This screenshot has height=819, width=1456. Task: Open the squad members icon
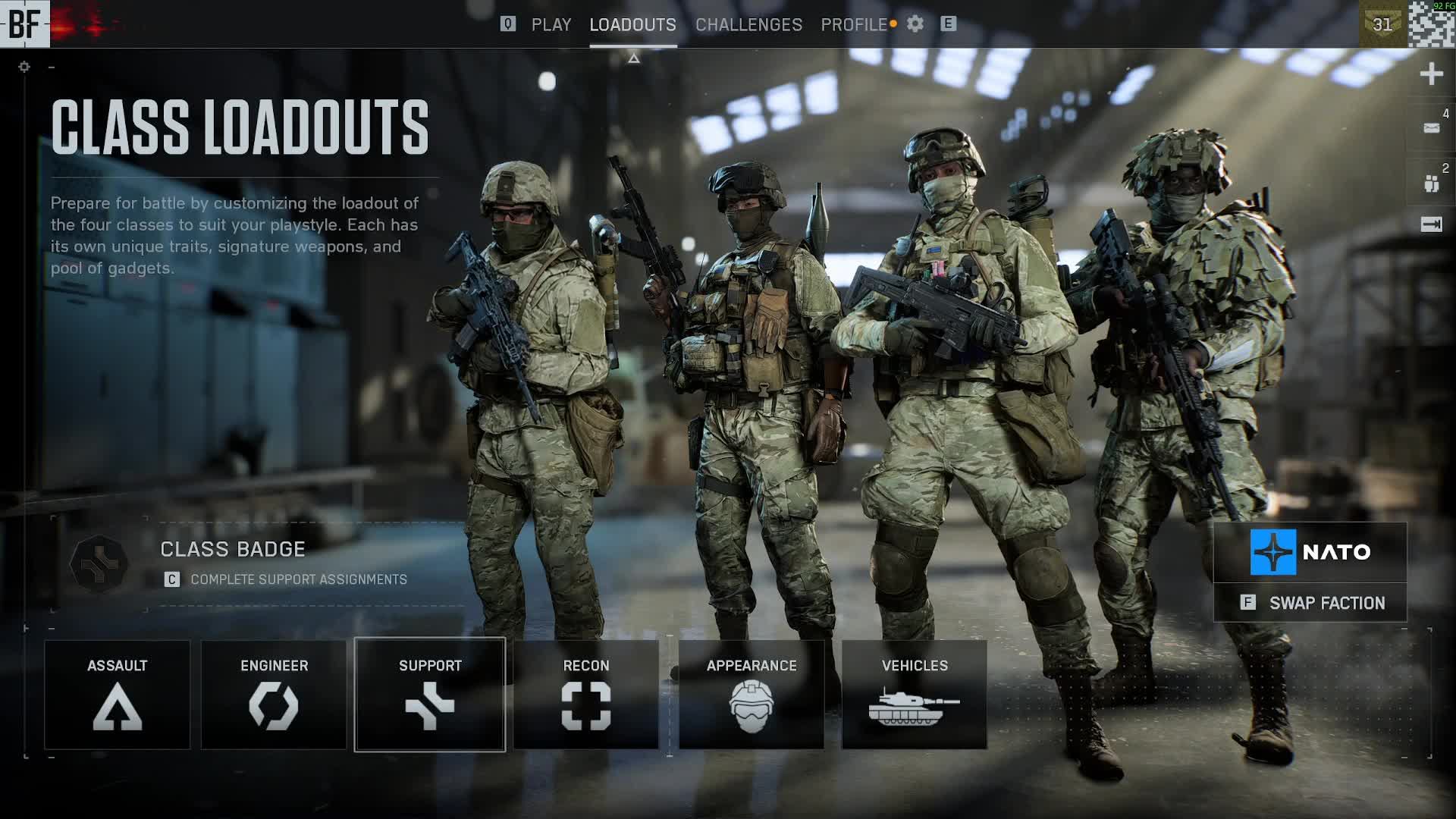point(1431,183)
